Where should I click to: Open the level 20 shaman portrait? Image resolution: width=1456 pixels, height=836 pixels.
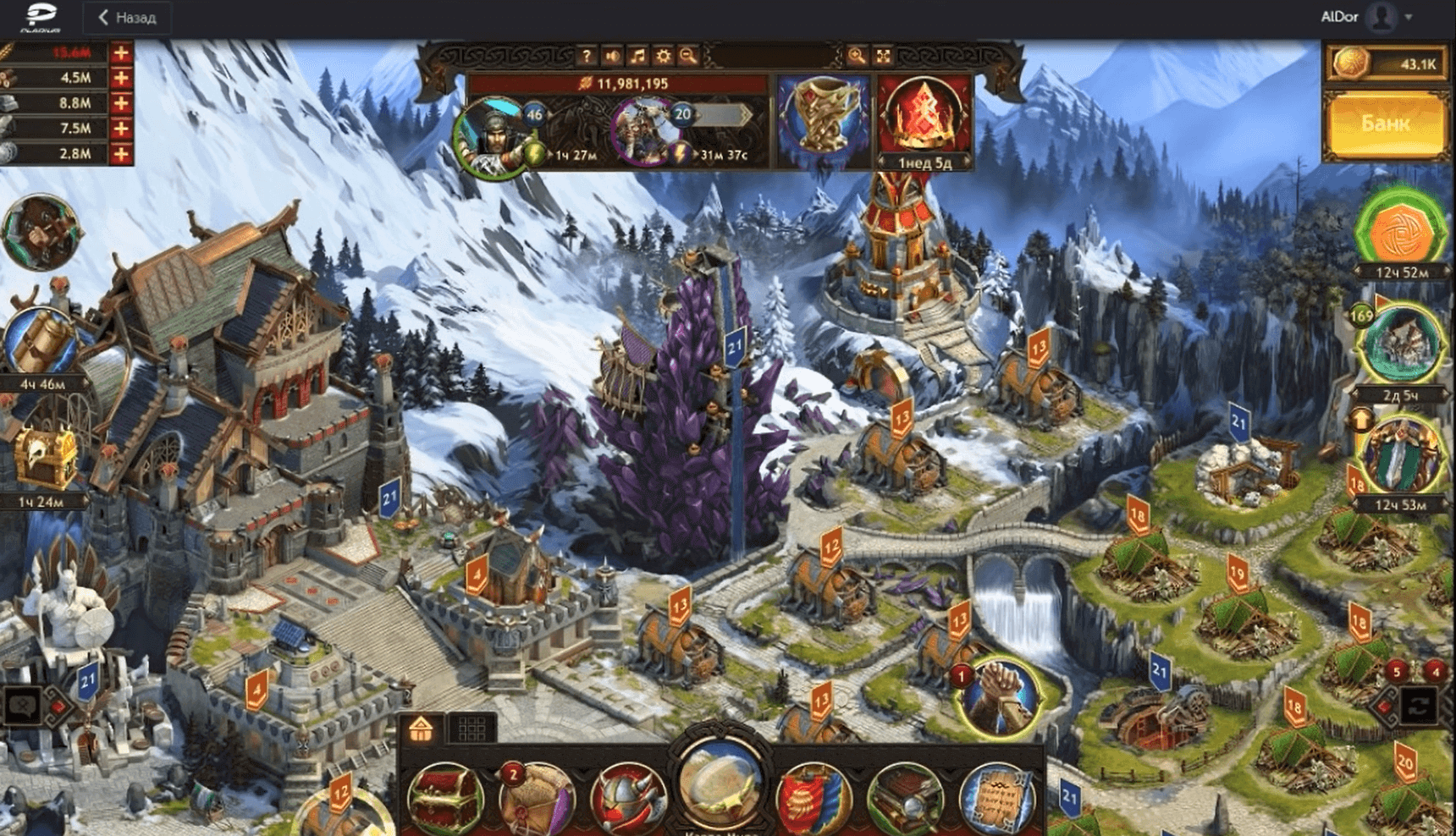646,133
